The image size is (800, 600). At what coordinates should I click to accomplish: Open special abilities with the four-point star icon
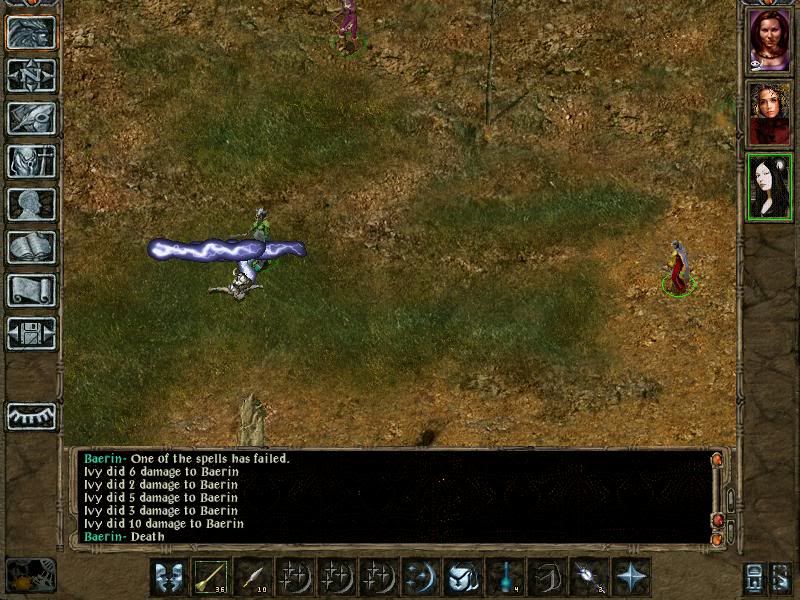click(631, 578)
